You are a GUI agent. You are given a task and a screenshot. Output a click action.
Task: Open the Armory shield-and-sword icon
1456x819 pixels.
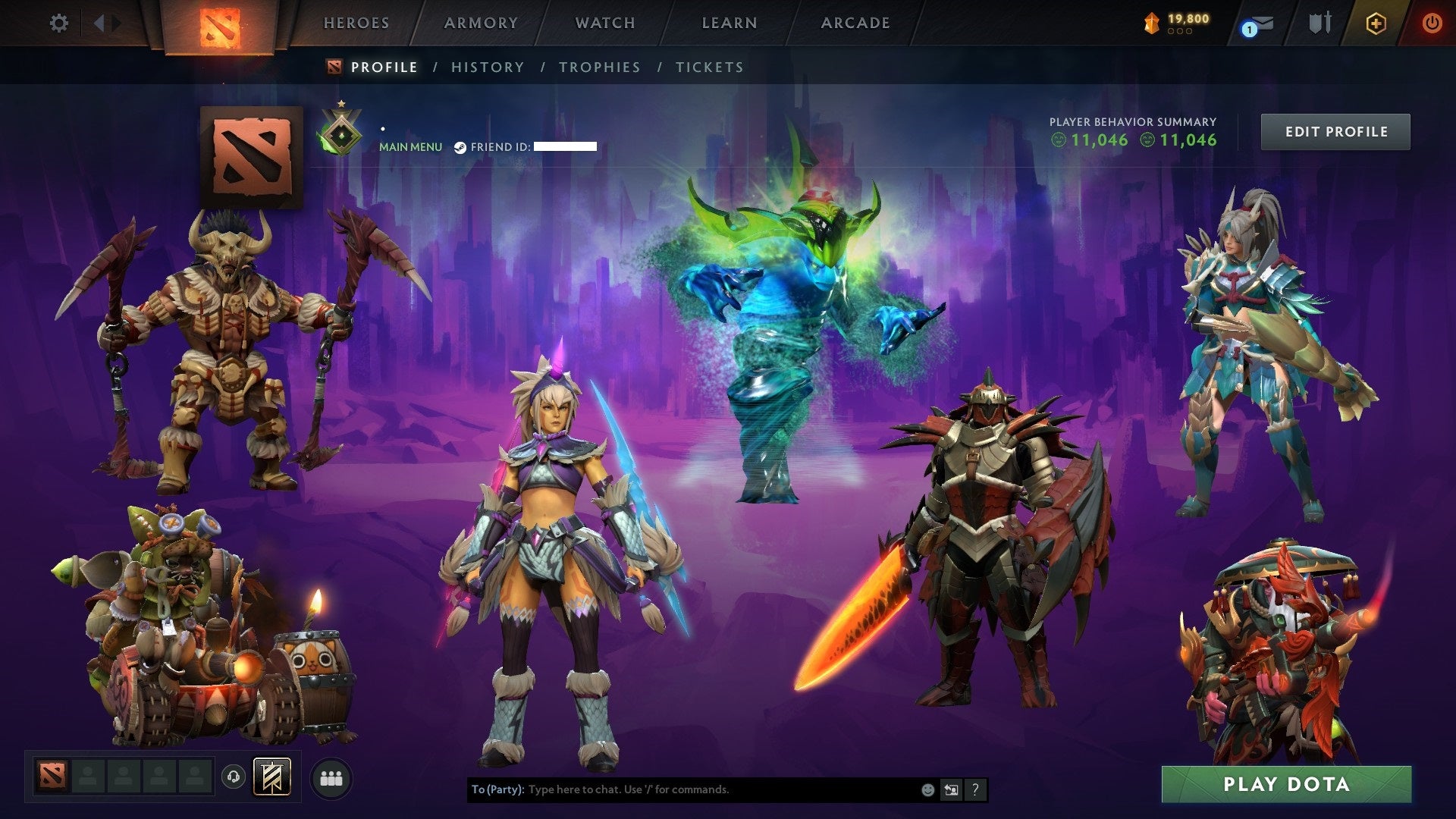pyautogui.click(x=1319, y=23)
